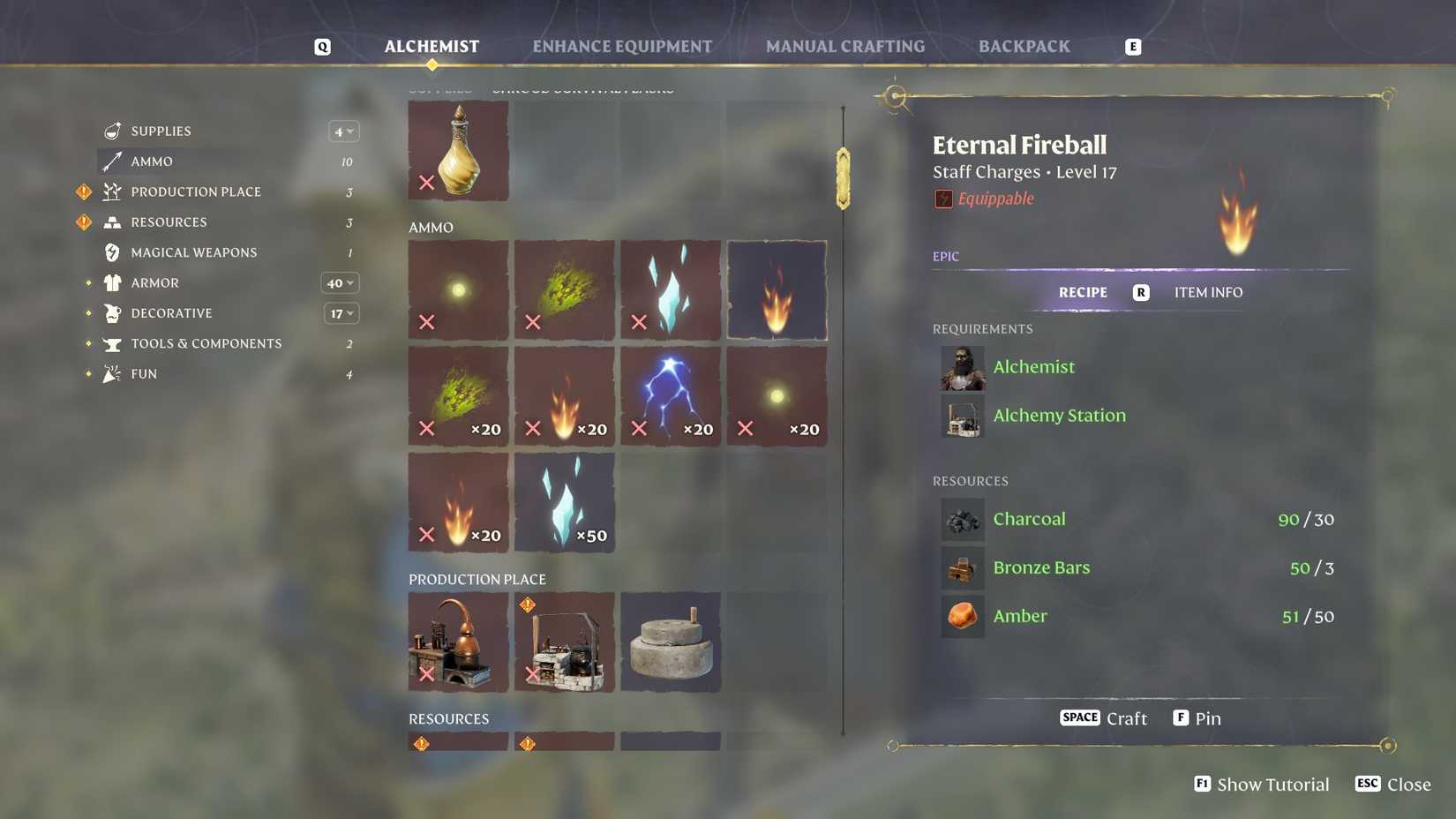Screen dimensions: 1456x819
Task: Open the Item Info tab
Action: point(1208,292)
